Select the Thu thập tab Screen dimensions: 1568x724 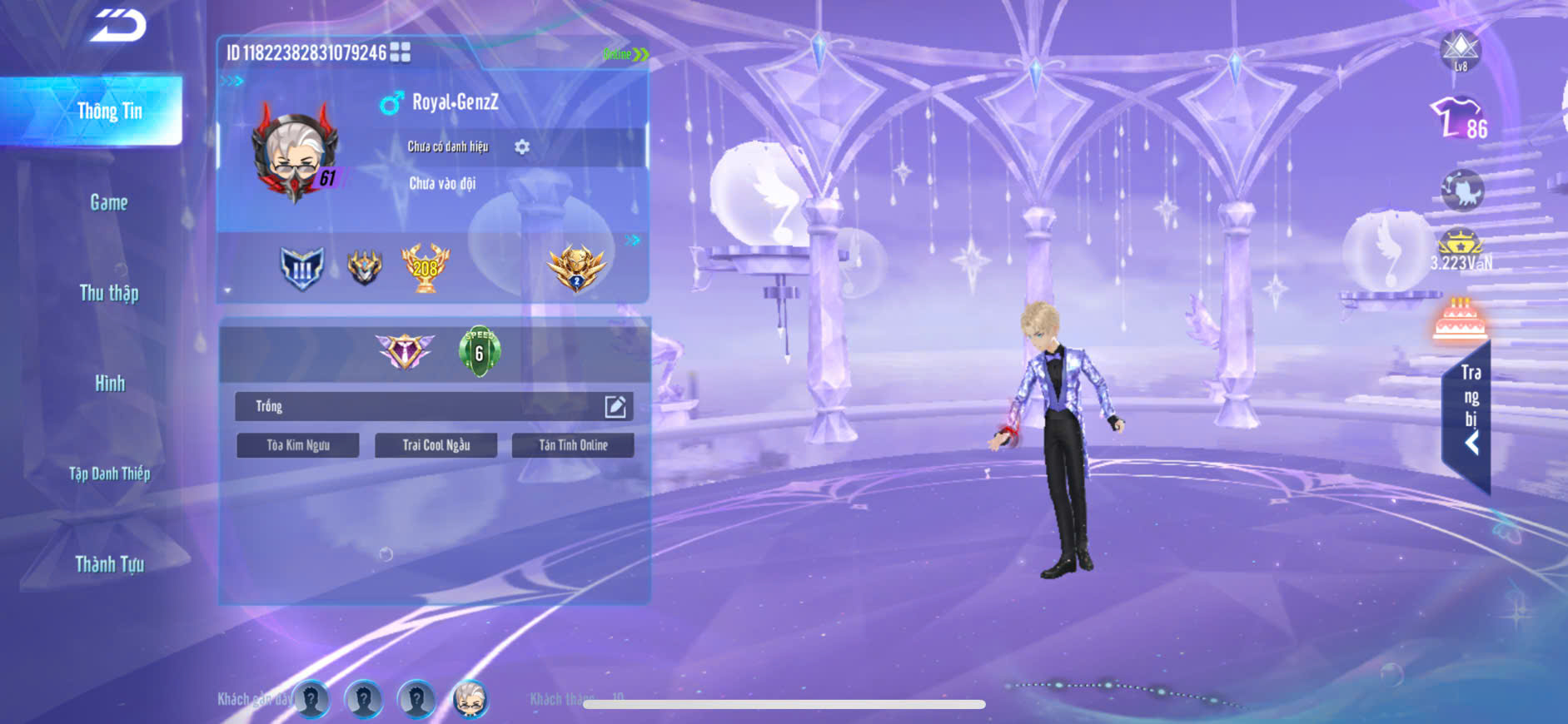pyautogui.click(x=109, y=293)
